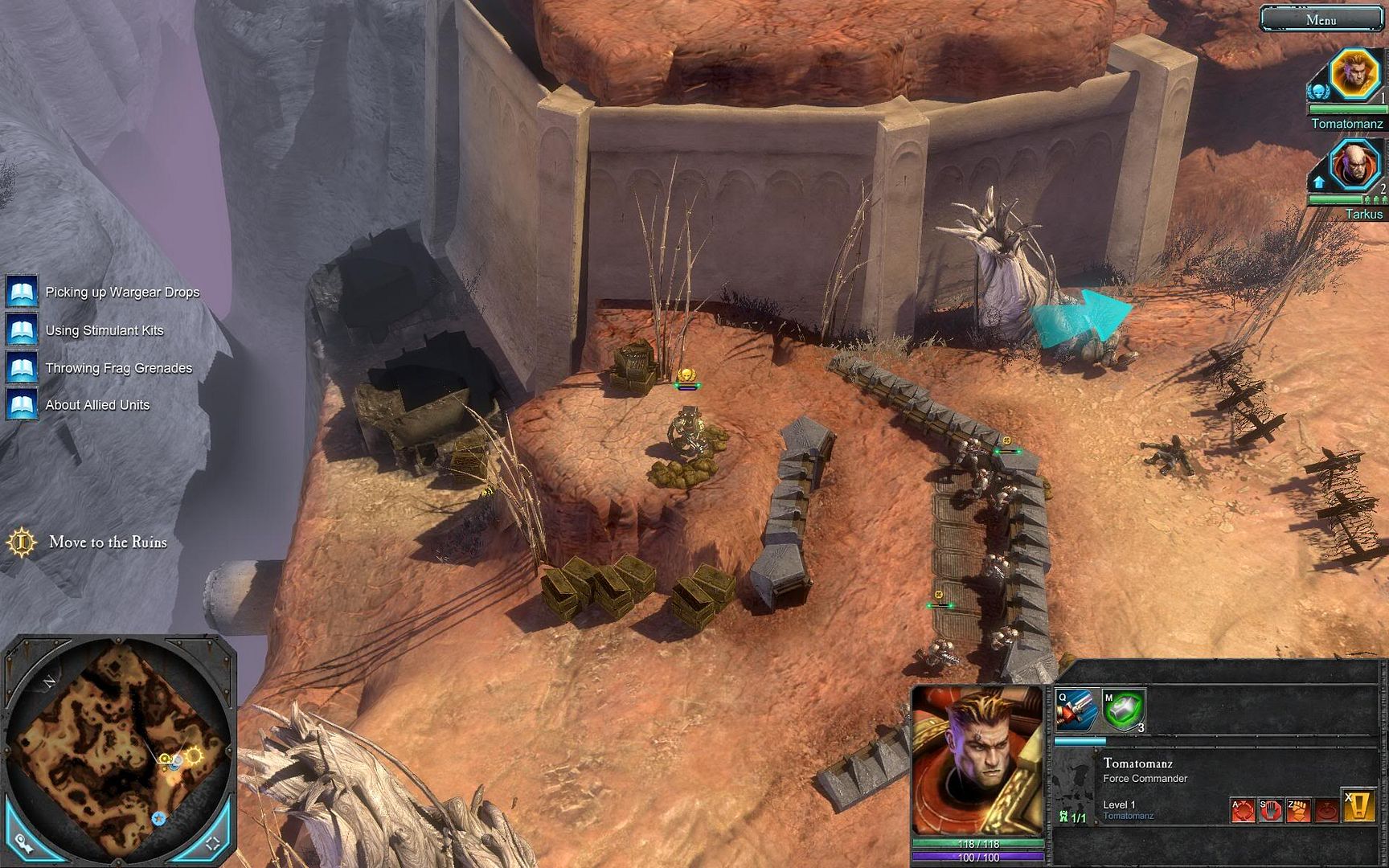Screen dimensions: 1389x868
Task: Click the minimap bracket button, bottom-right corner
Action: (x=213, y=843)
